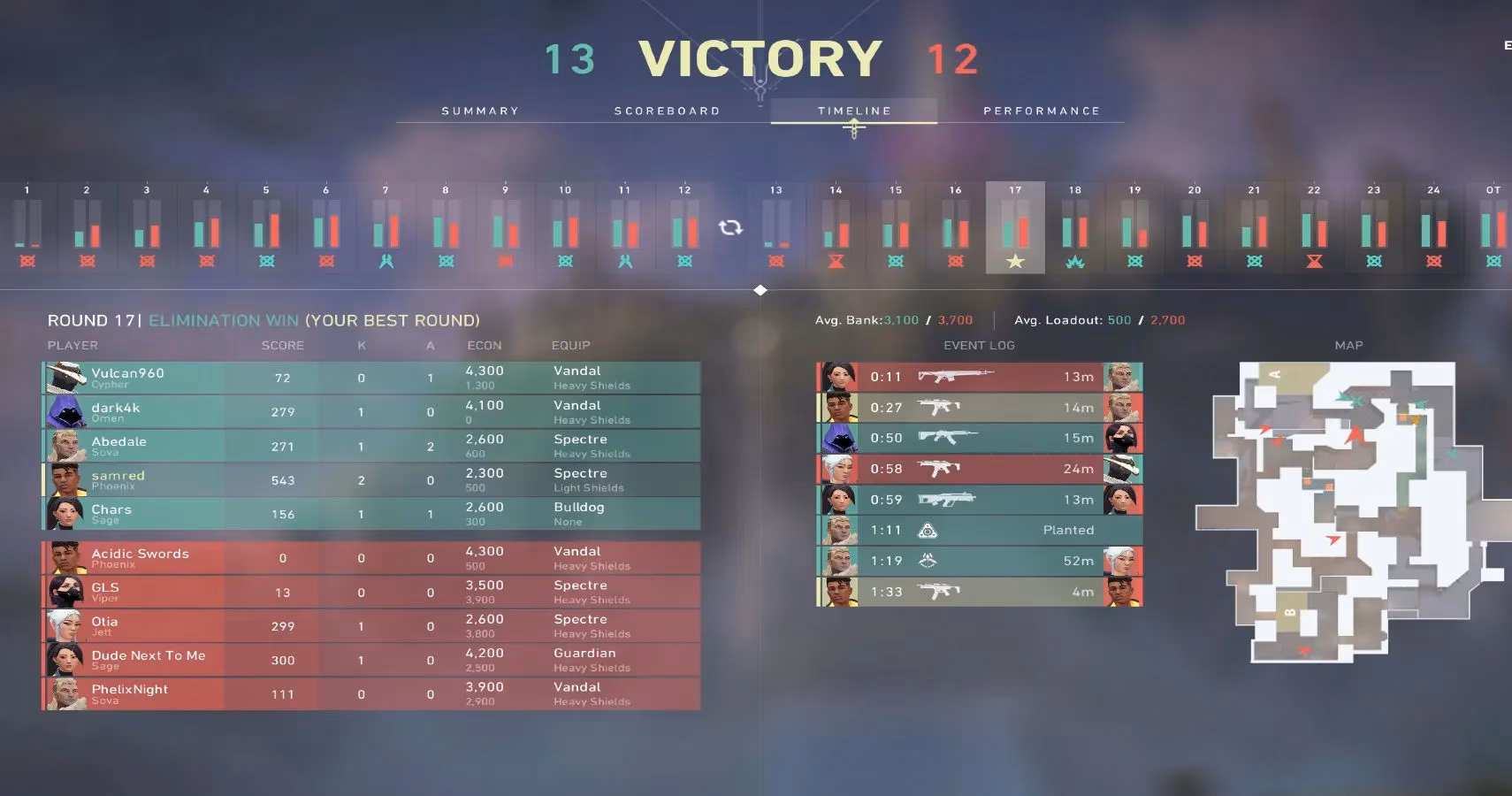Click dark4k's Omen portrait
Image resolution: width=1512 pixels, height=796 pixels.
tap(66, 411)
